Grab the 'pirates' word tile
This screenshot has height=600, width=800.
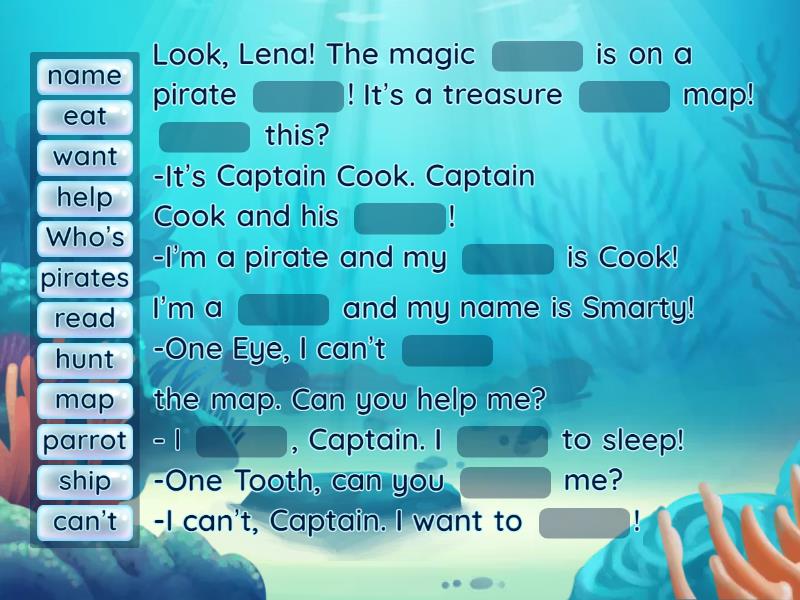pyautogui.click(x=85, y=278)
